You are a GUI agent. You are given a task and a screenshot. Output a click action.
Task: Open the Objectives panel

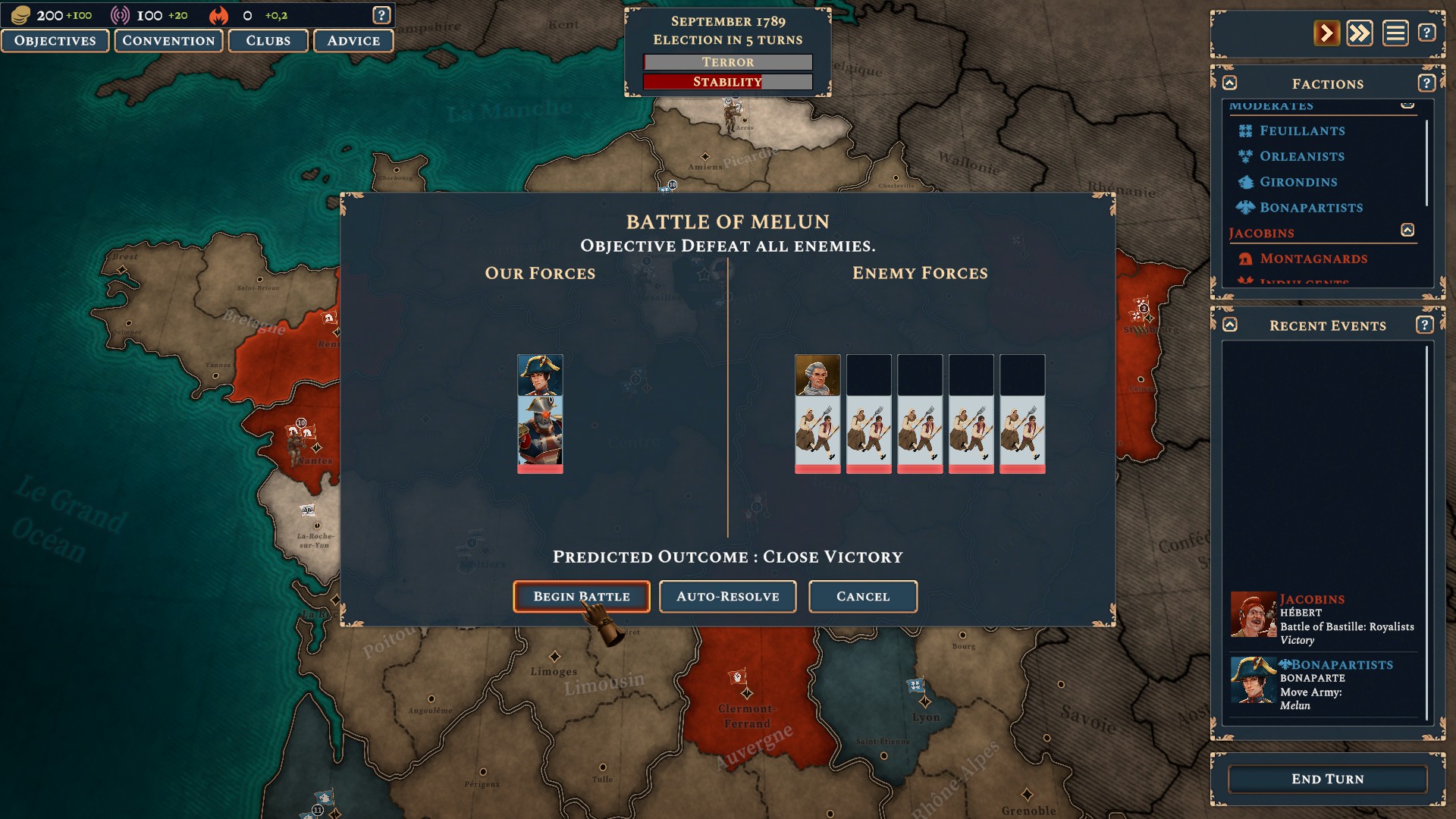click(x=55, y=41)
